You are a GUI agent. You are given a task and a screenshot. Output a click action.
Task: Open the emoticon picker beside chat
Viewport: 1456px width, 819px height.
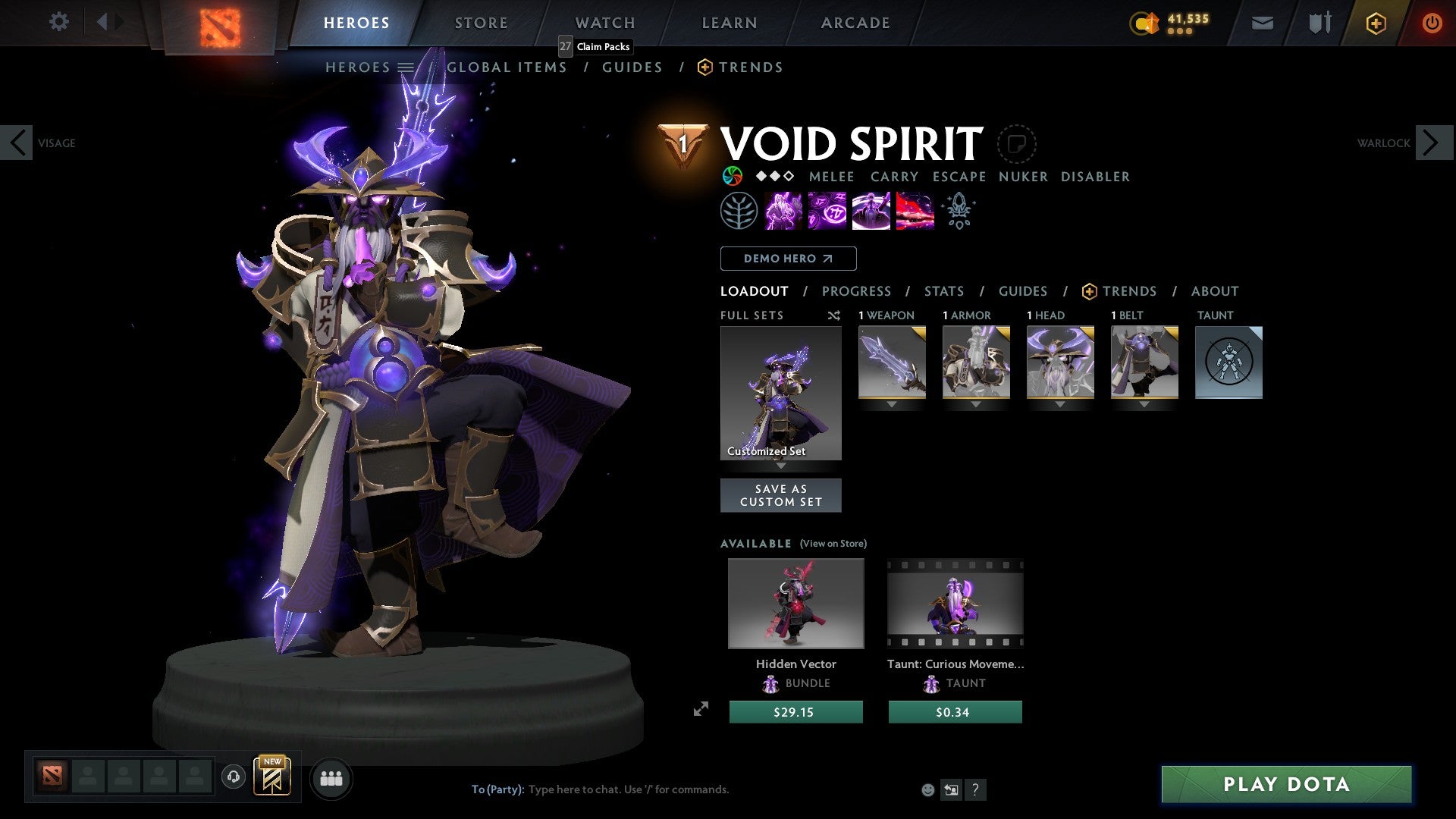927,789
